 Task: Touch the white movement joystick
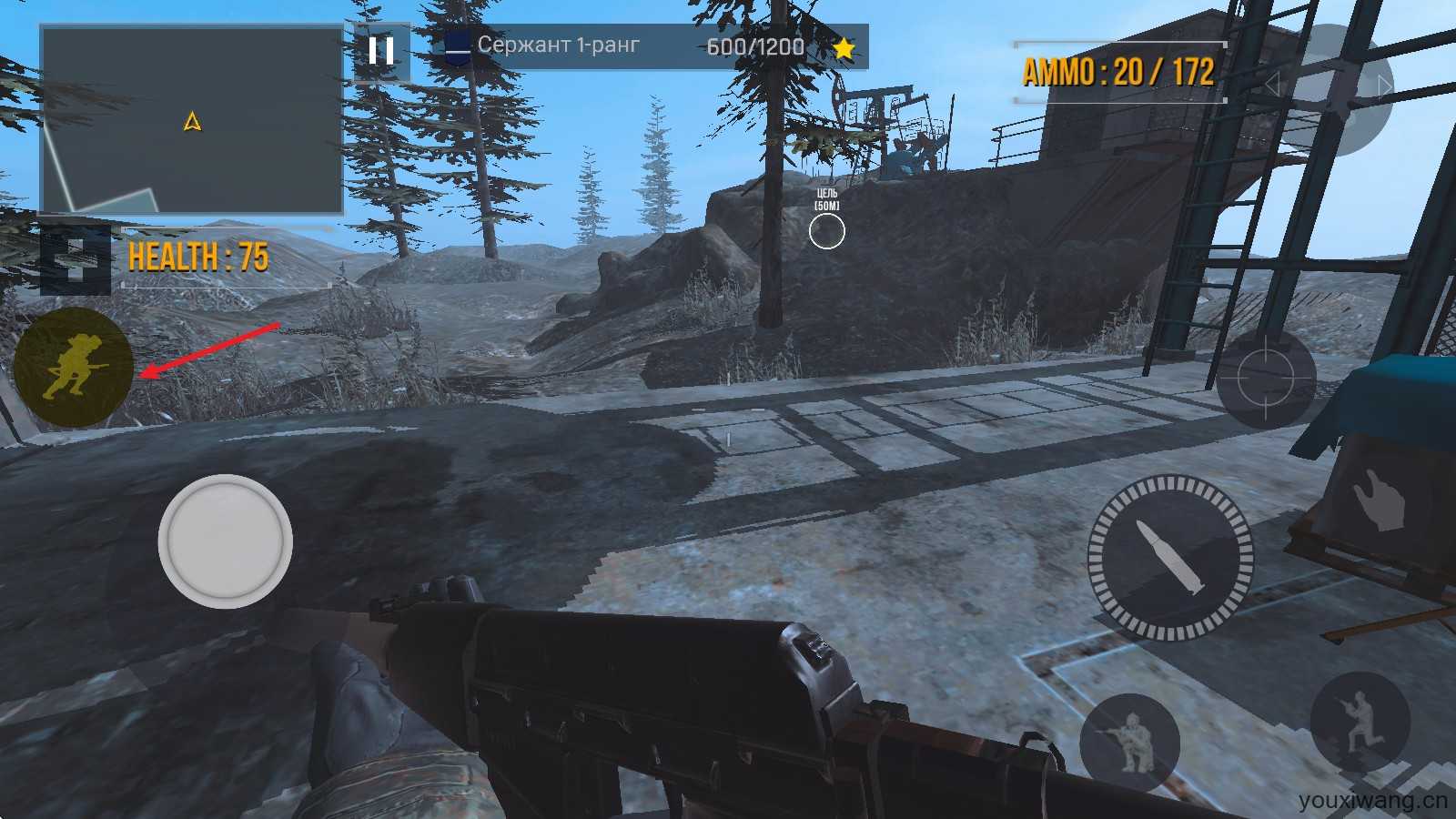225,541
